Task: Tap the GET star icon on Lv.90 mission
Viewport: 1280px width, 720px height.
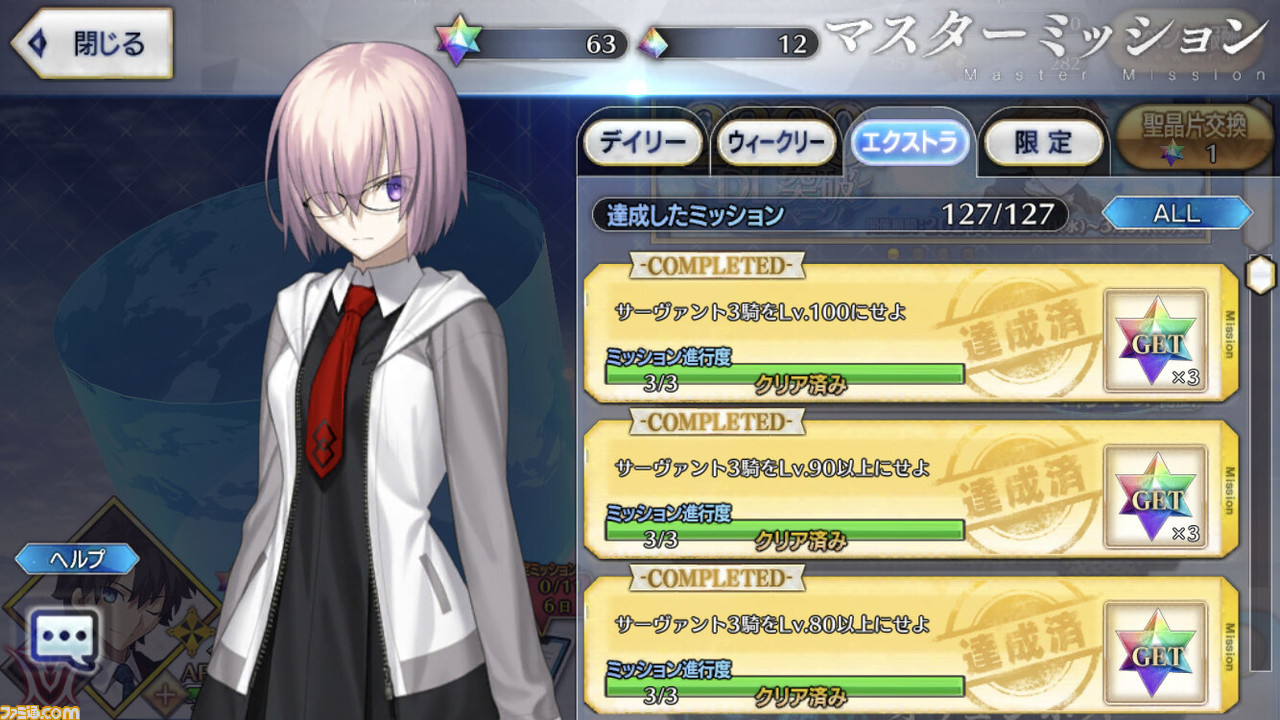Action: [1155, 495]
